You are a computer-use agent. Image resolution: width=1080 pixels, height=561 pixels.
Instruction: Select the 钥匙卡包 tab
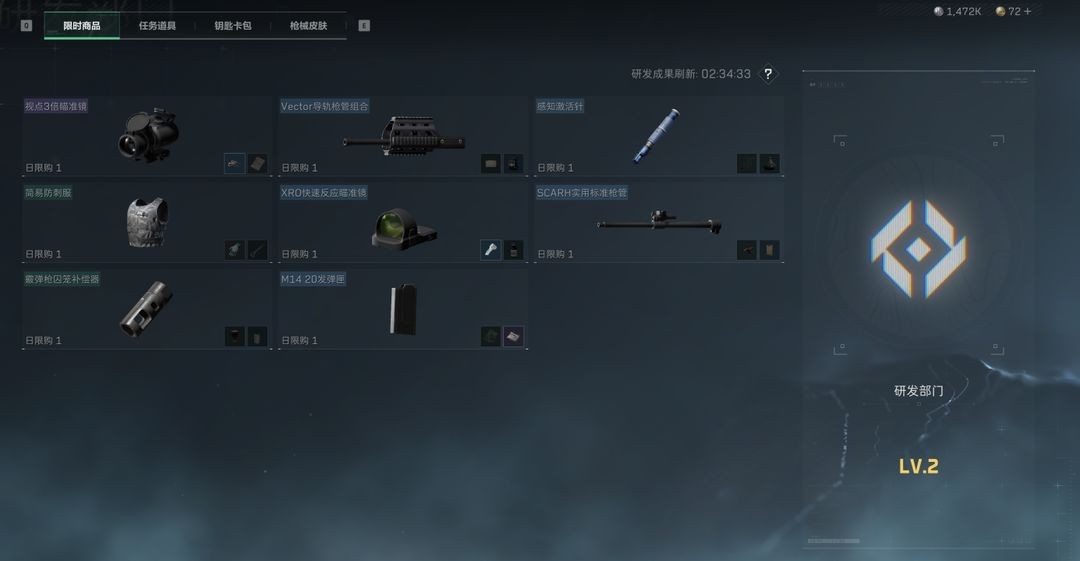[x=233, y=26]
